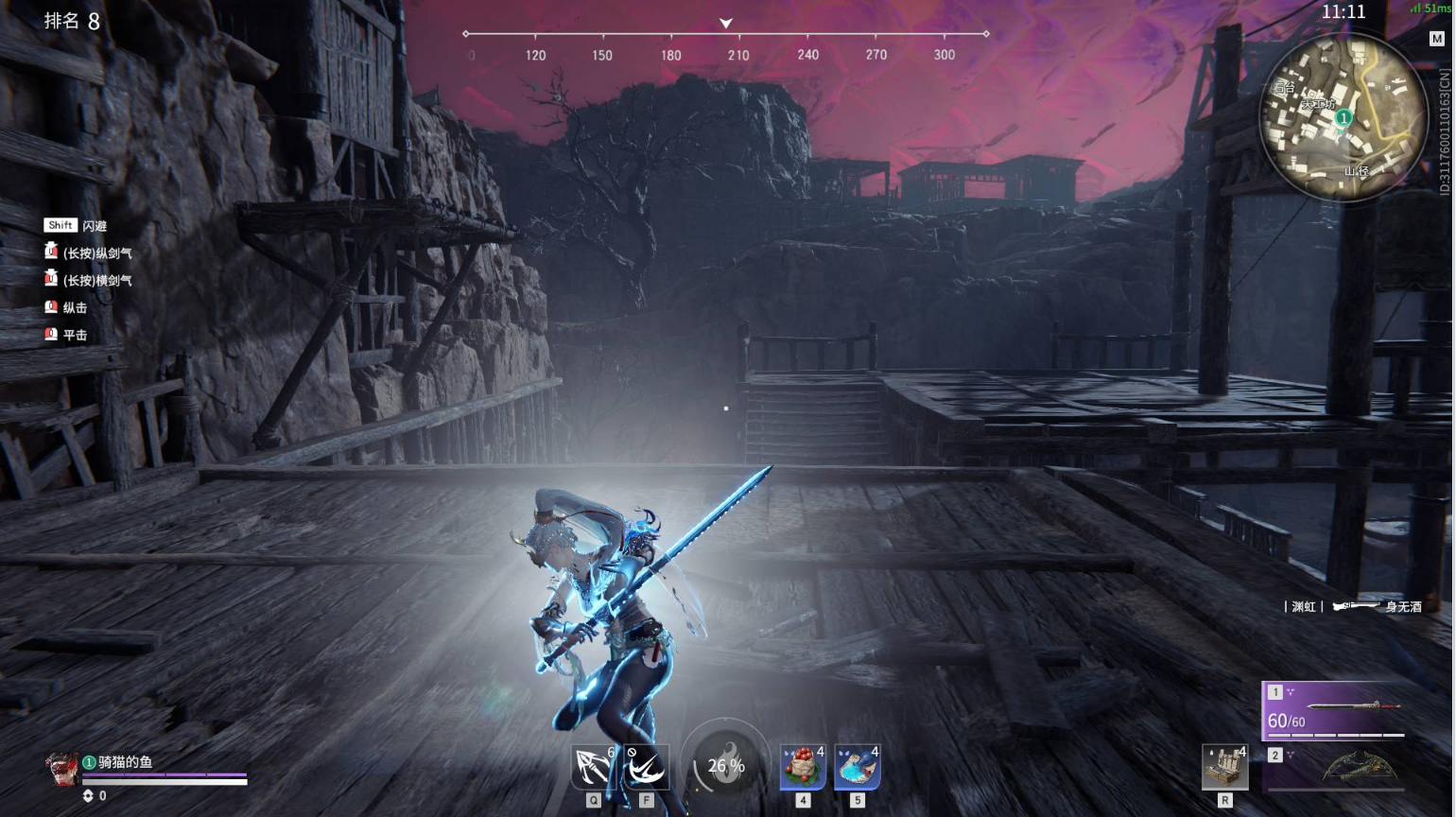The height and width of the screenshot is (817, 1456).
Task: Select the weapon repair kit slot
Action: coord(1224,767)
